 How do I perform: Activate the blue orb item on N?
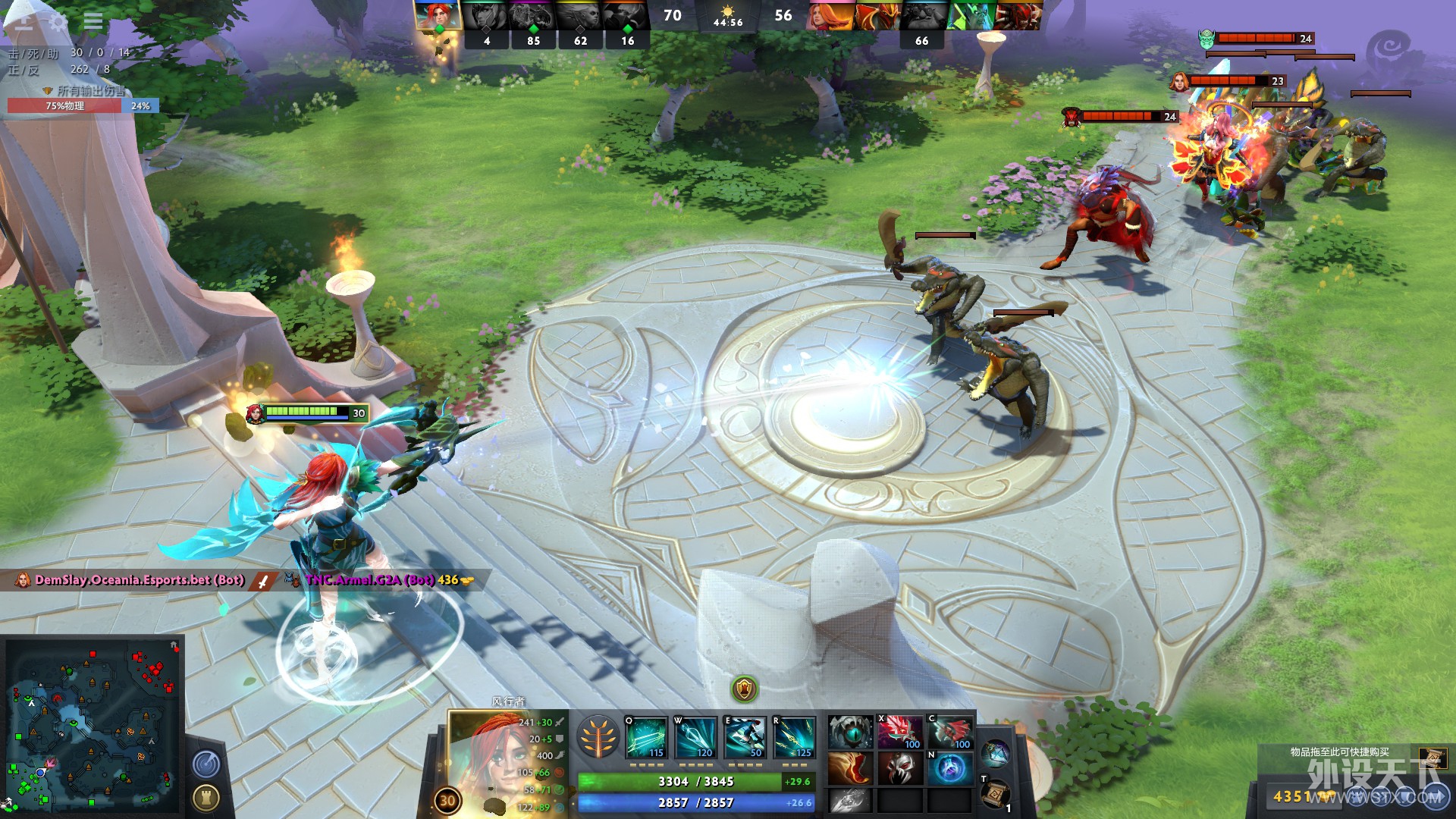(x=950, y=769)
